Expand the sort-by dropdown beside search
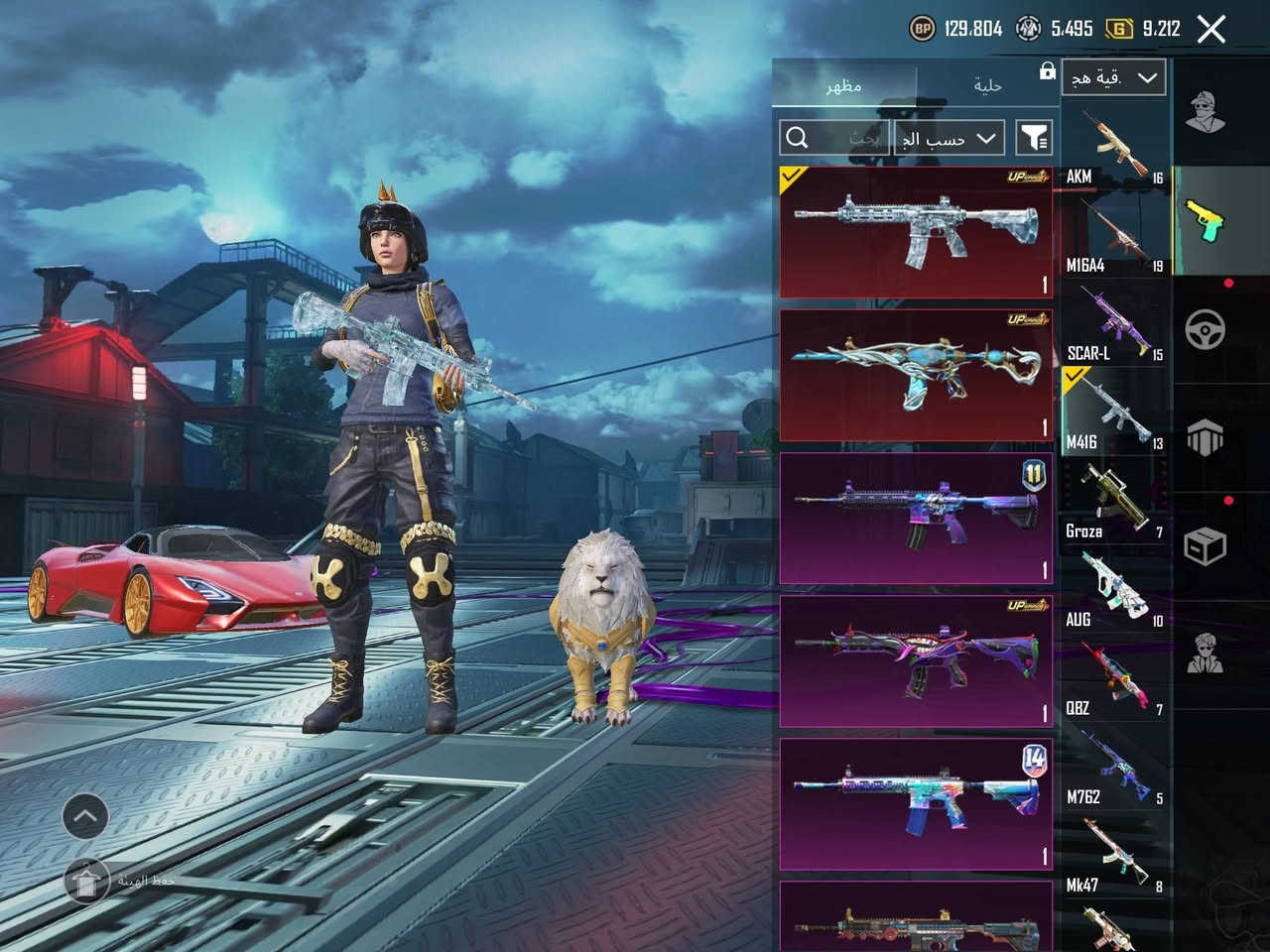The height and width of the screenshot is (952, 1270). (x=949, y=138)
